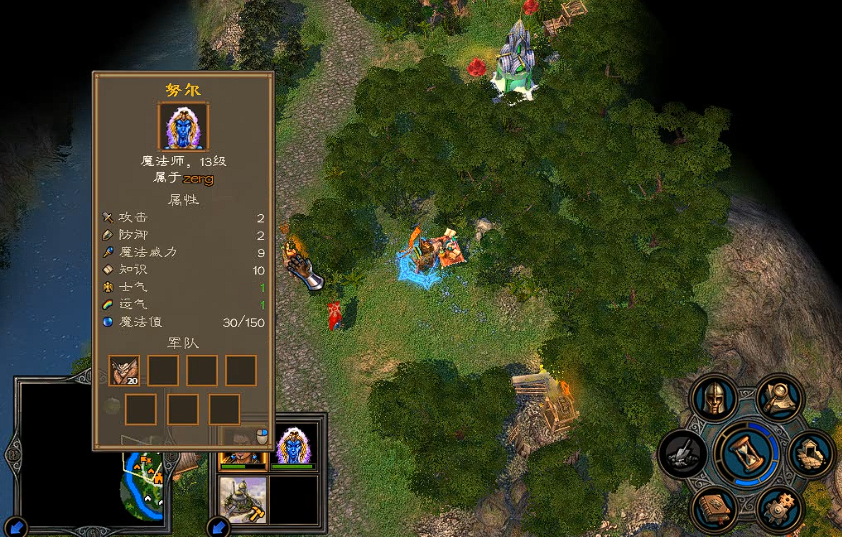
Task: End the turn with the hourglass button
Action: [x=749, y=452]
